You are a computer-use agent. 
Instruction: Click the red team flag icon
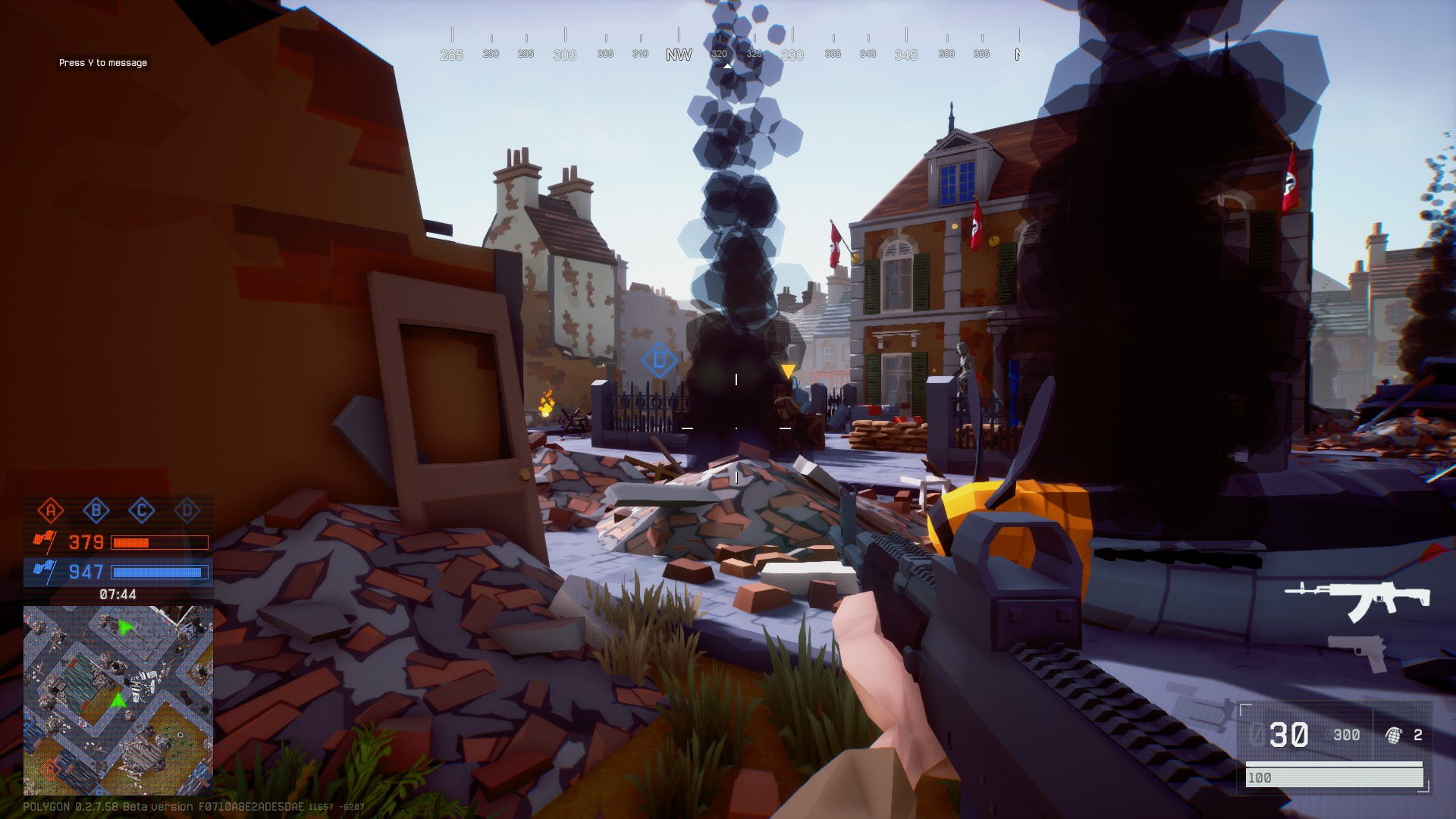click(45, 541)
